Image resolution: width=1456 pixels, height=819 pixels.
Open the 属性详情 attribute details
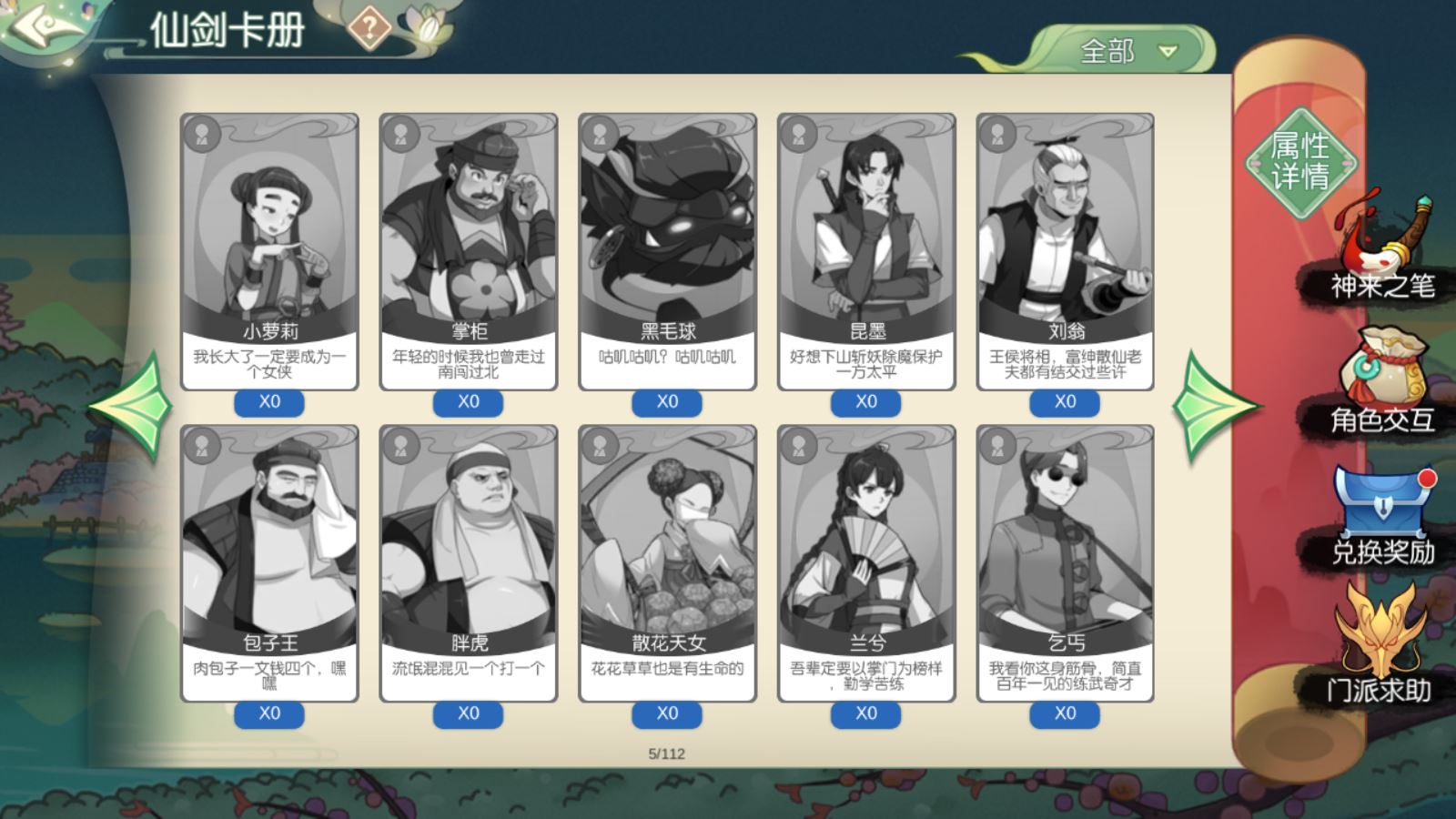(x=1300, y=162)
